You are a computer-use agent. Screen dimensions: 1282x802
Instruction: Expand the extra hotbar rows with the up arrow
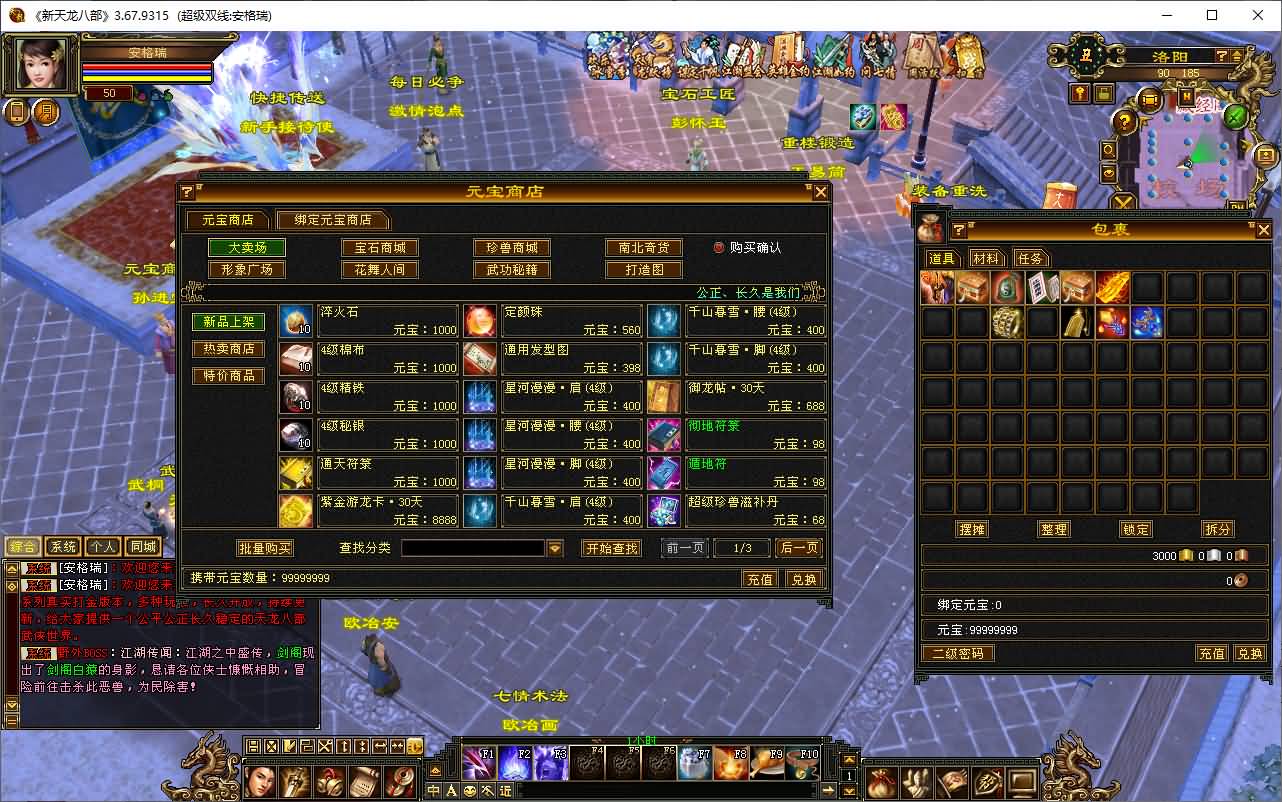tap(847, 757)
